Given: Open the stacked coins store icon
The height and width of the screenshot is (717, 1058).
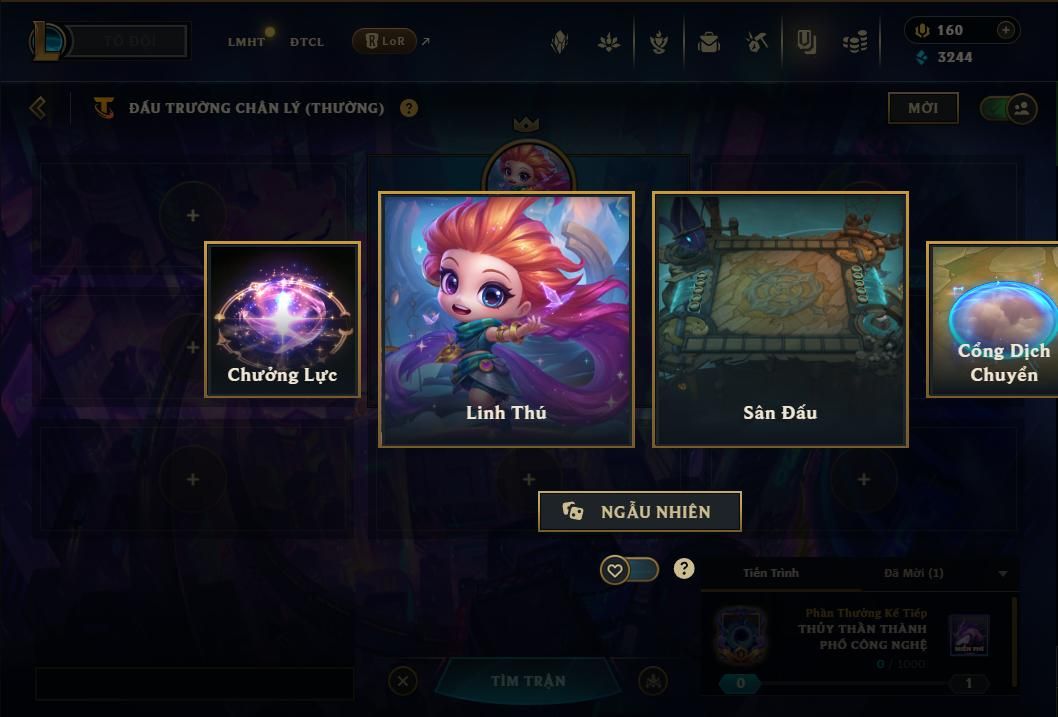Looking at the screenshot, I should 853,42.
